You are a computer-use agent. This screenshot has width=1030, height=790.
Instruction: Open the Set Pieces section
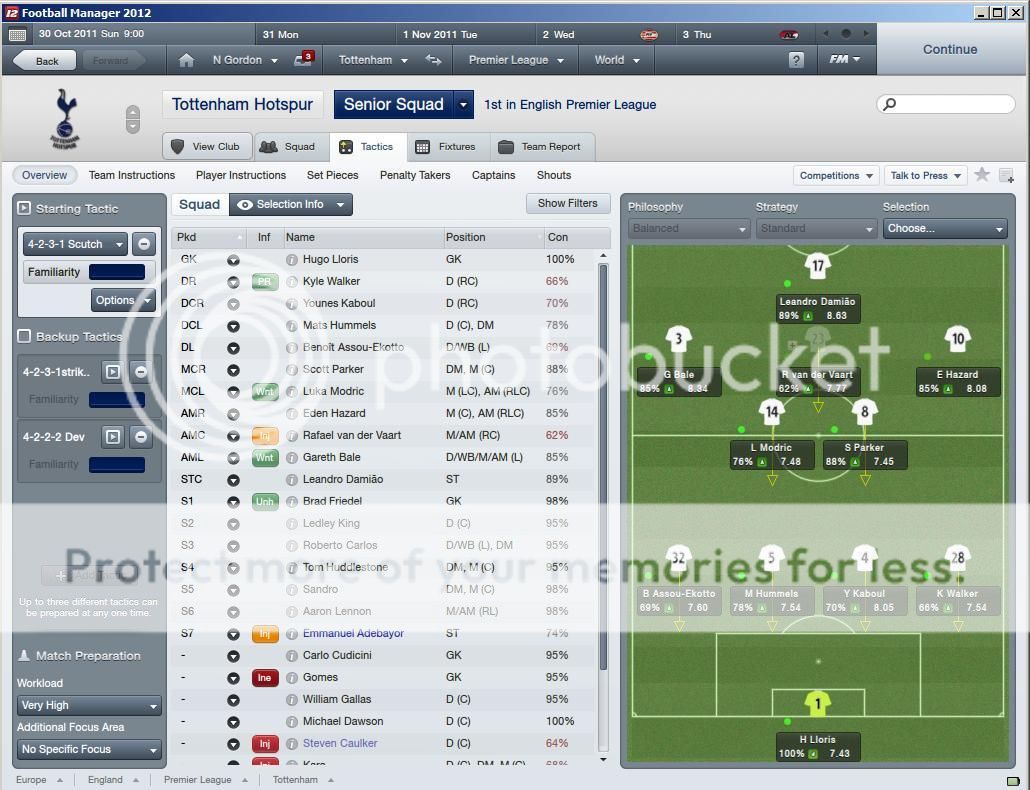click(332, 175)
